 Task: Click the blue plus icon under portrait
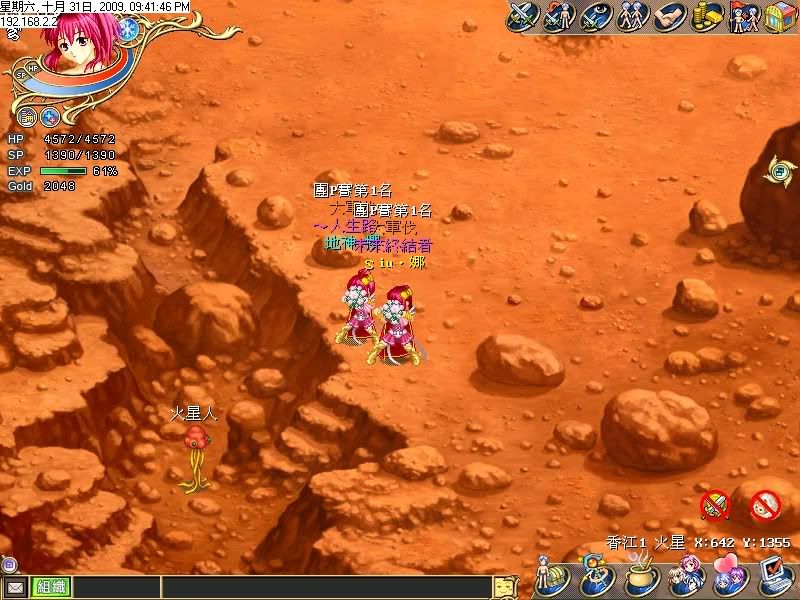click(49, 116)
